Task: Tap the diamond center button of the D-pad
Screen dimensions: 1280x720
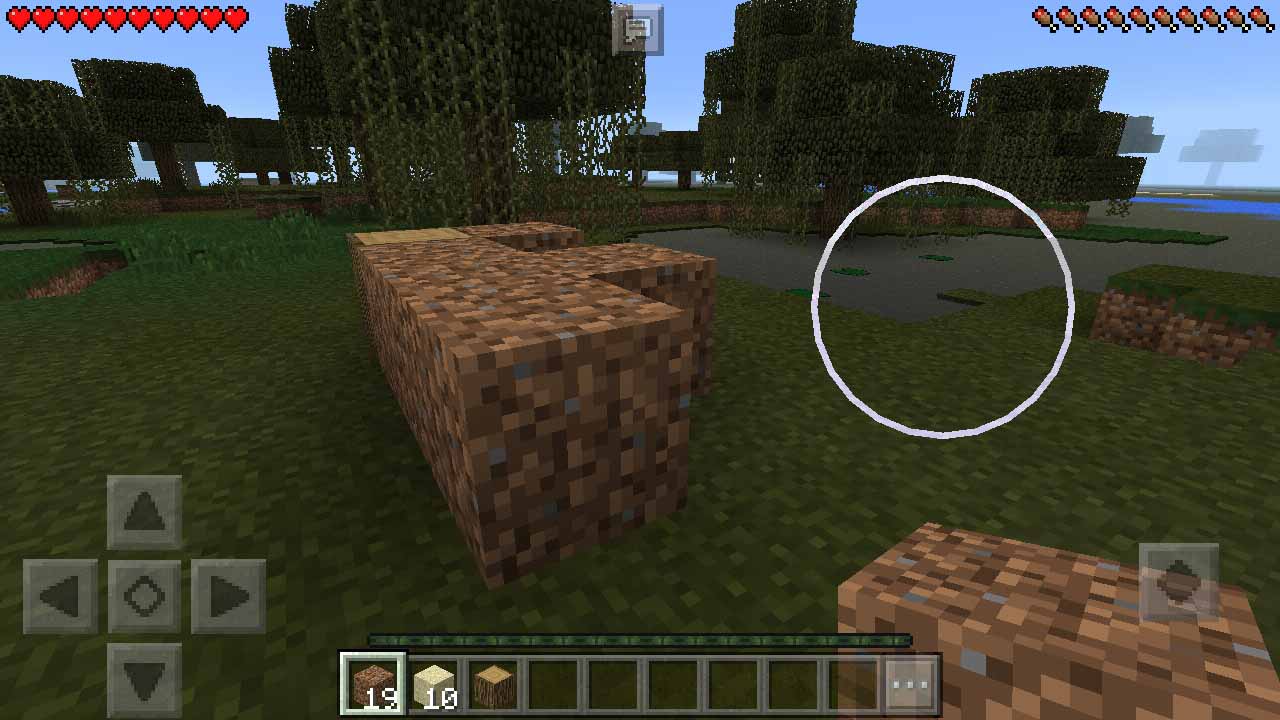Action: coord(143,593)
